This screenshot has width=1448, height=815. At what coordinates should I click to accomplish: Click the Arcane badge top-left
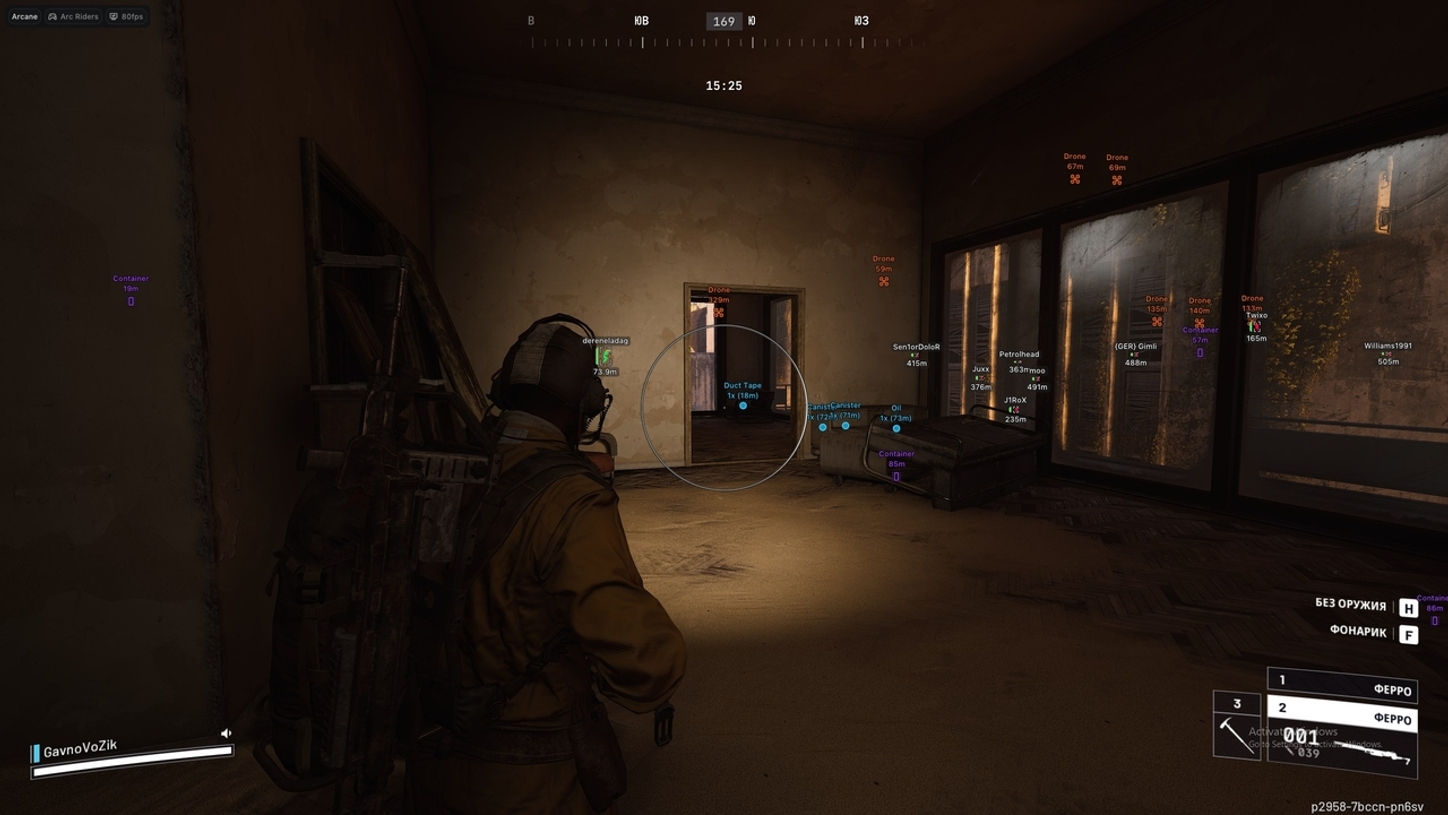point(24,17)
